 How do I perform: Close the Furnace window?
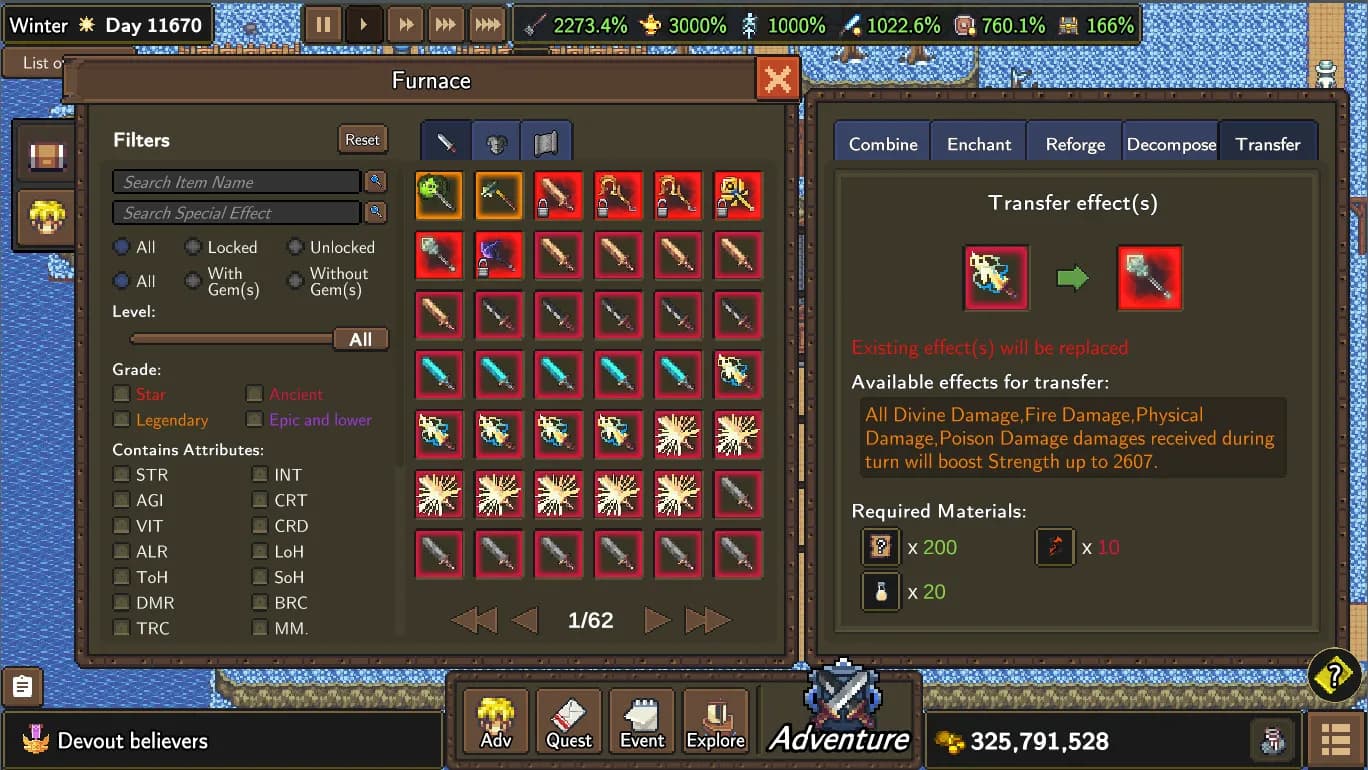point(777,79)
